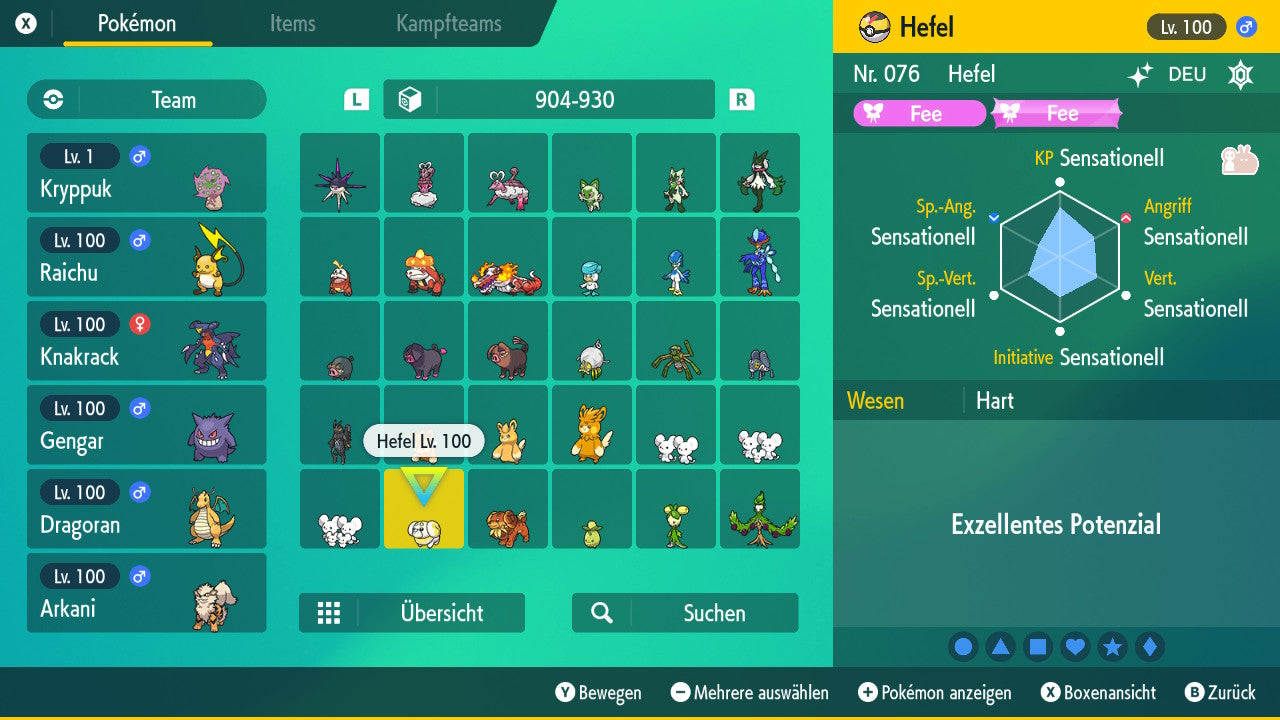Screen dimensions: 1280x720
Task: Open the box title 904-930
Action: pyautogui.click(x=548, y=99)
